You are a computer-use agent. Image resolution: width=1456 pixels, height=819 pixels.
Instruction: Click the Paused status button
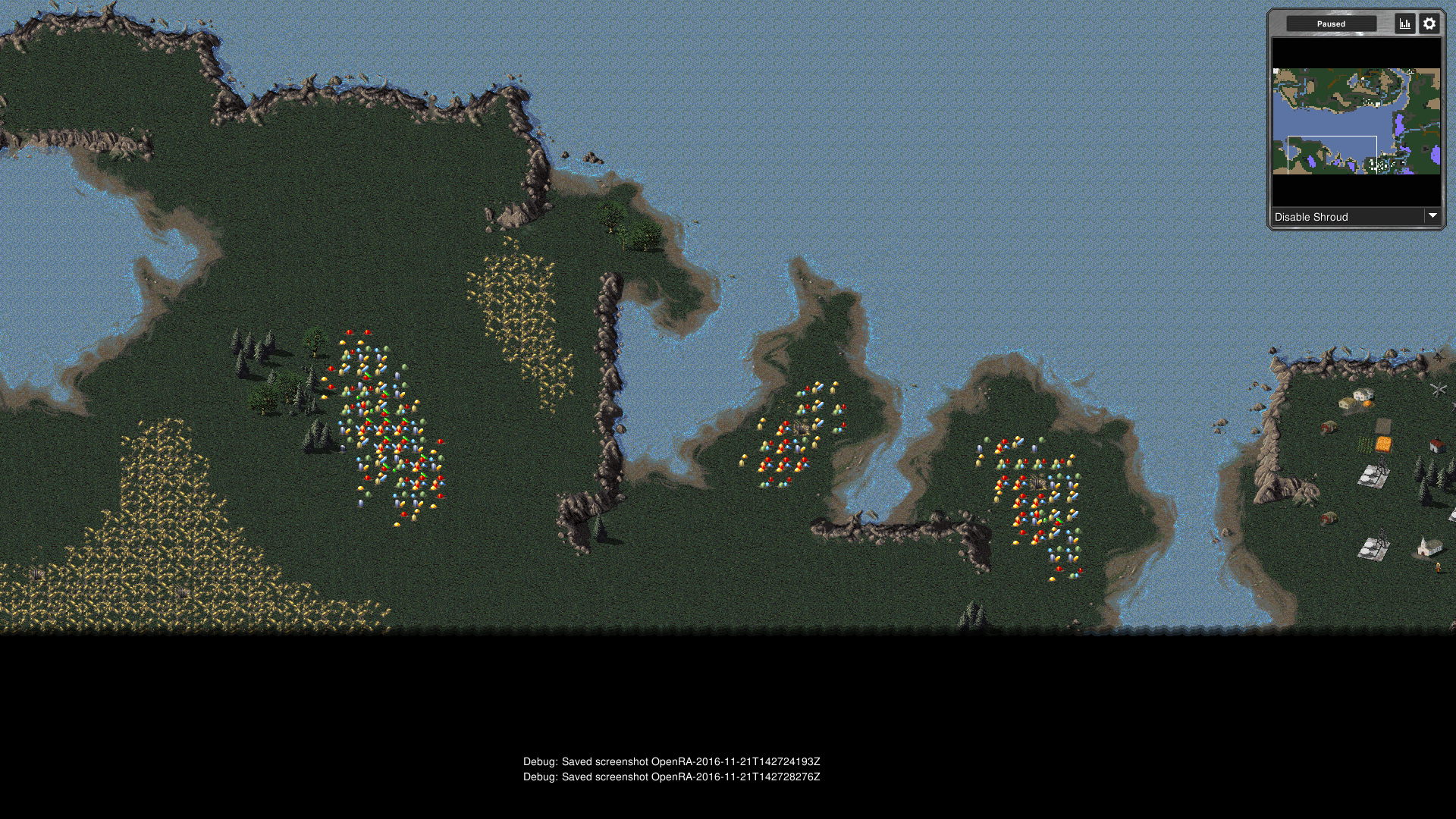1331,24
